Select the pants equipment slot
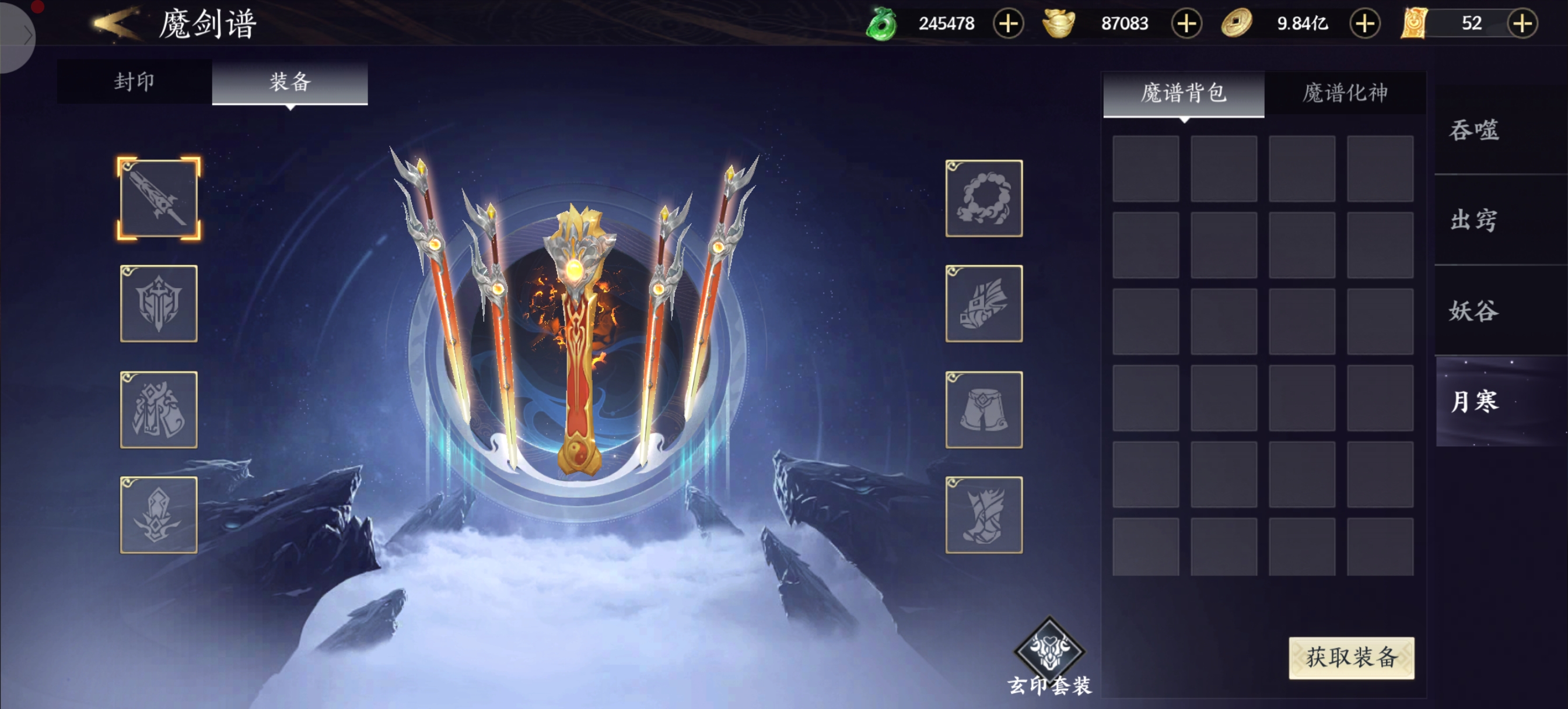 coord(984,409)
